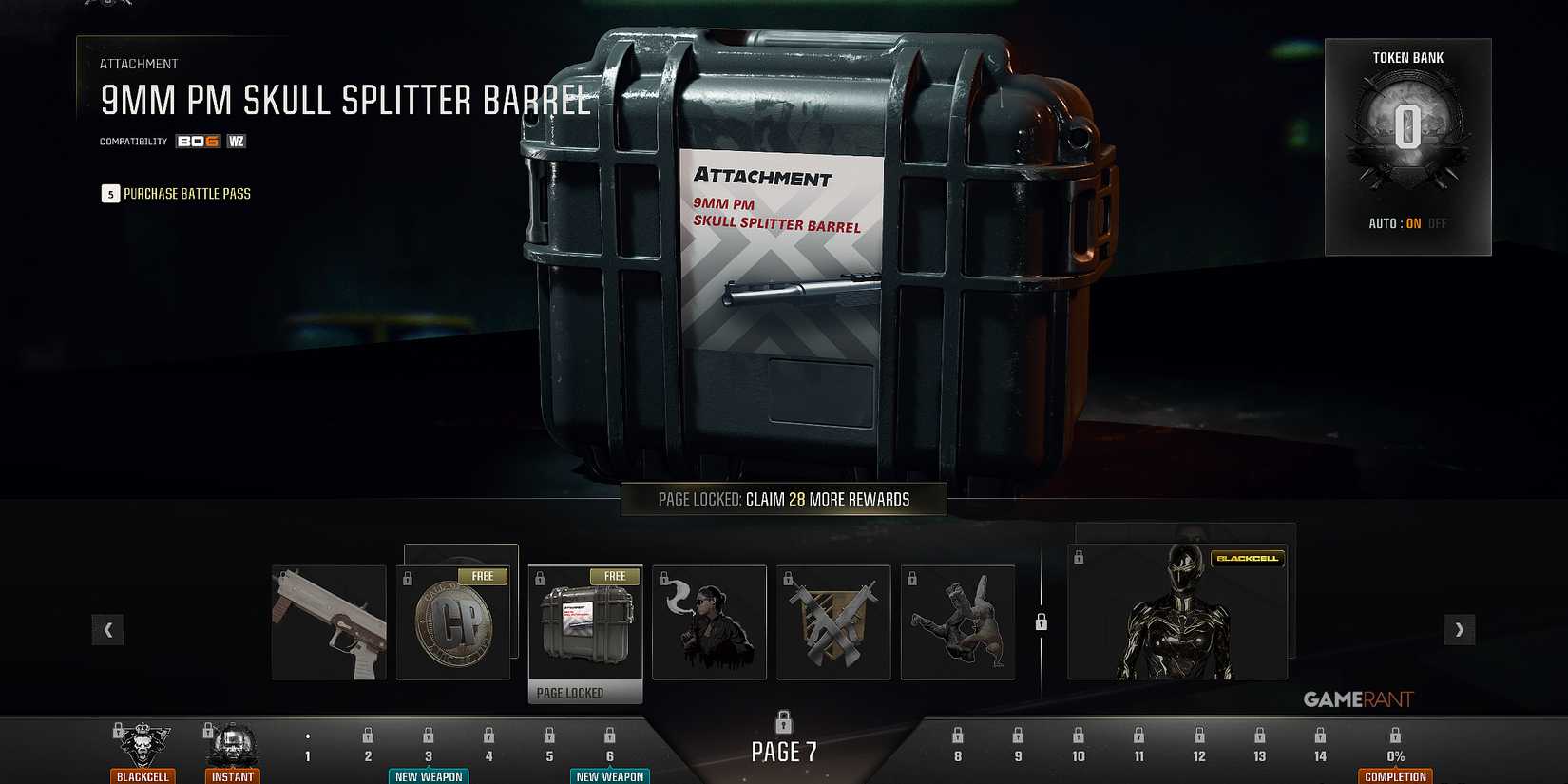Screen dimensions: 1568x784
Task: Enable Token Bank AUTO ON setting
Action: coord(1413,223)
